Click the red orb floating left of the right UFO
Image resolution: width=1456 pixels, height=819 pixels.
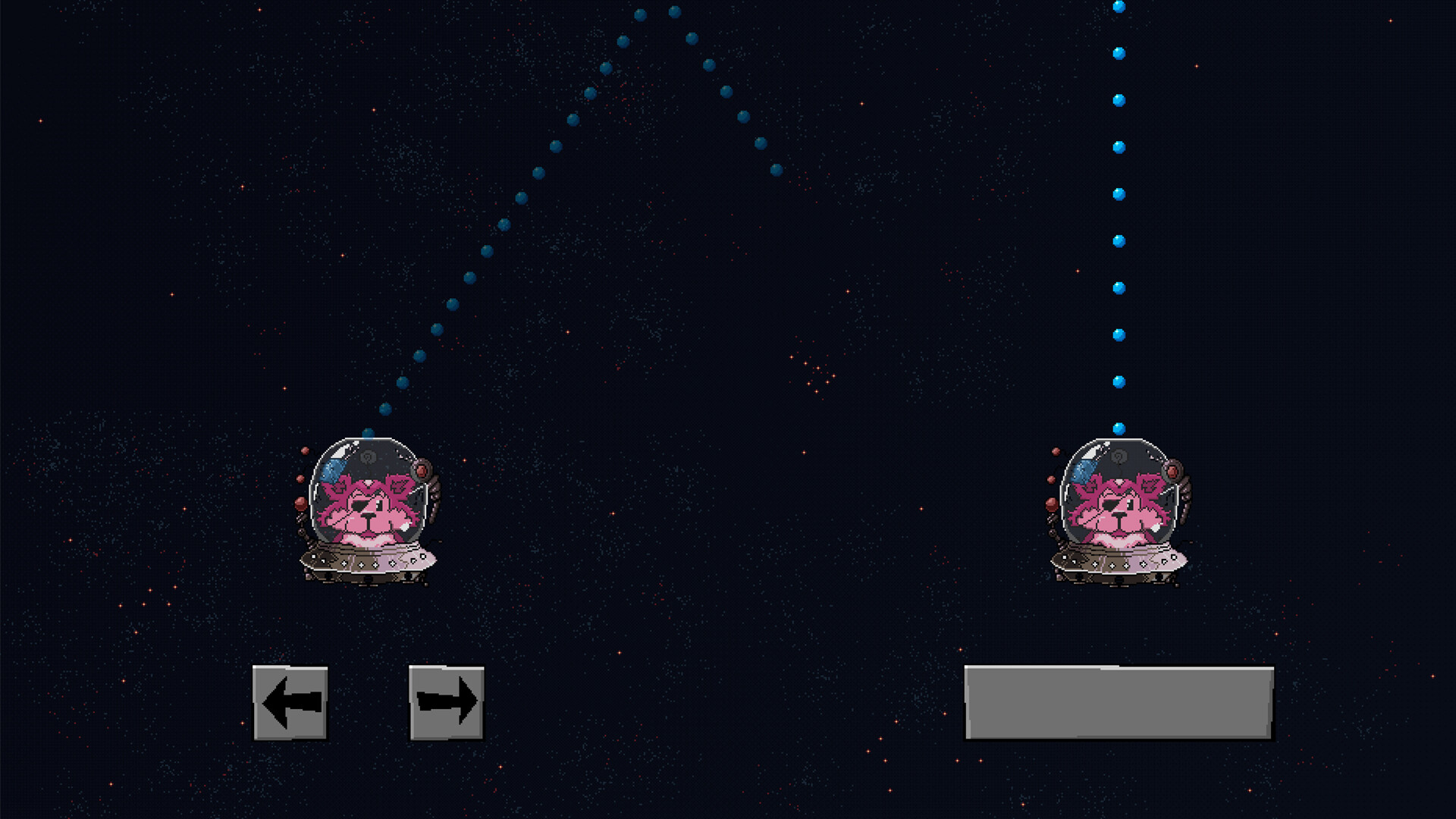(1050, 504)
